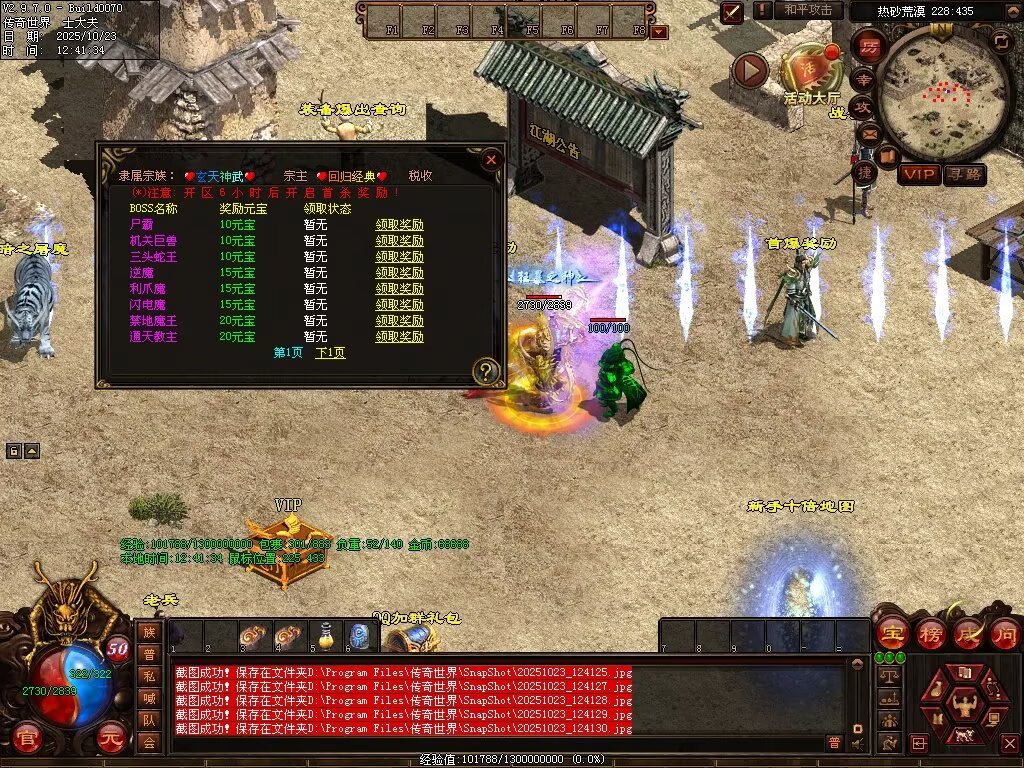
Task: Toggle the 和平攻击 attack mode button
Action: coord(808,10)
